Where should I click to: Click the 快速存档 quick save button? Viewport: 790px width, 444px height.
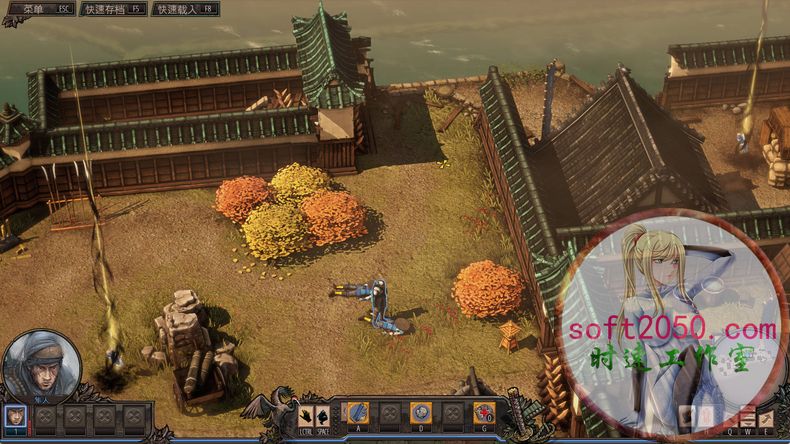pos(111,9)
